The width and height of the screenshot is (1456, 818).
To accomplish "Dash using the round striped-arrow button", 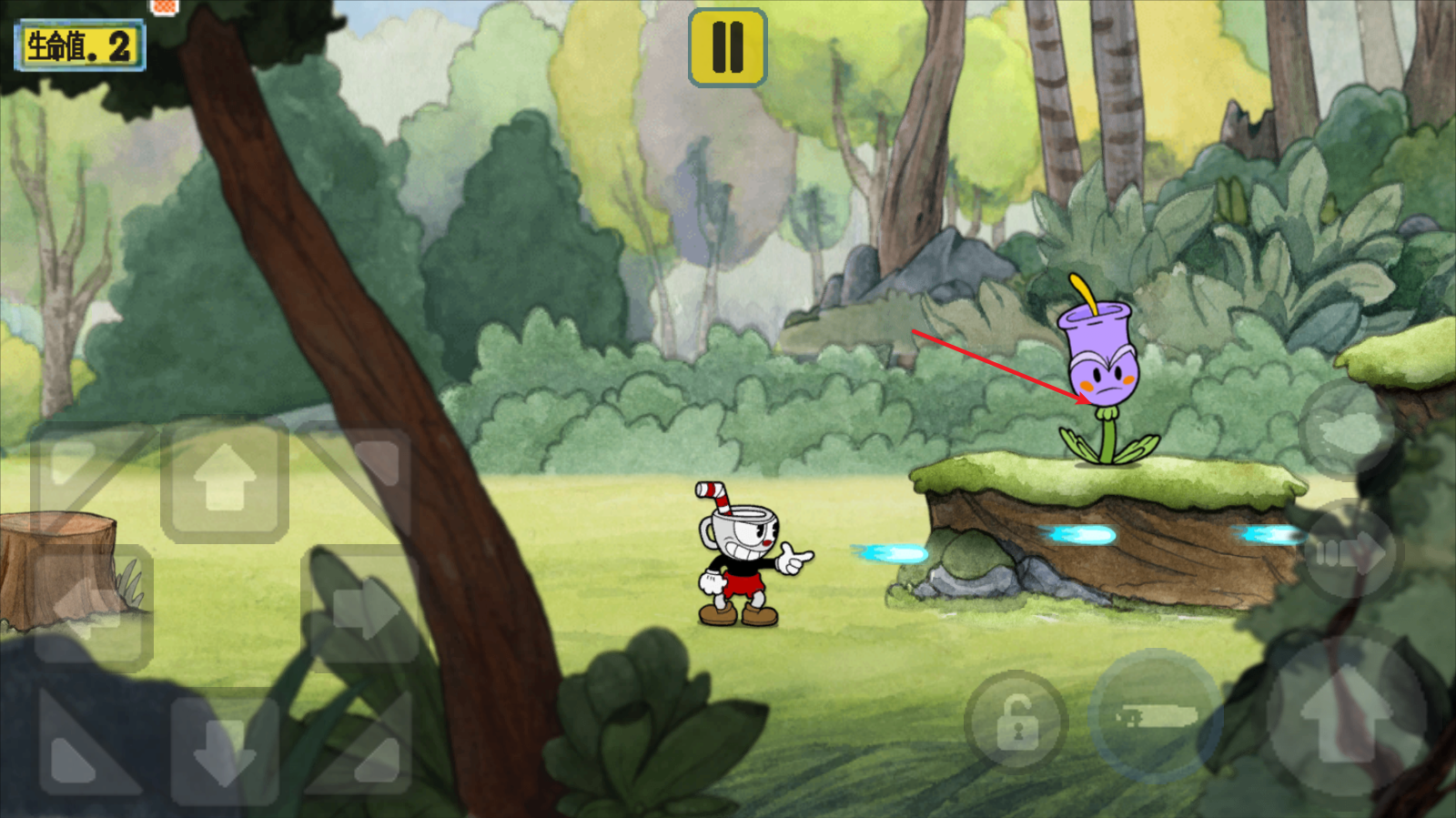I will tap(1350, 550).
